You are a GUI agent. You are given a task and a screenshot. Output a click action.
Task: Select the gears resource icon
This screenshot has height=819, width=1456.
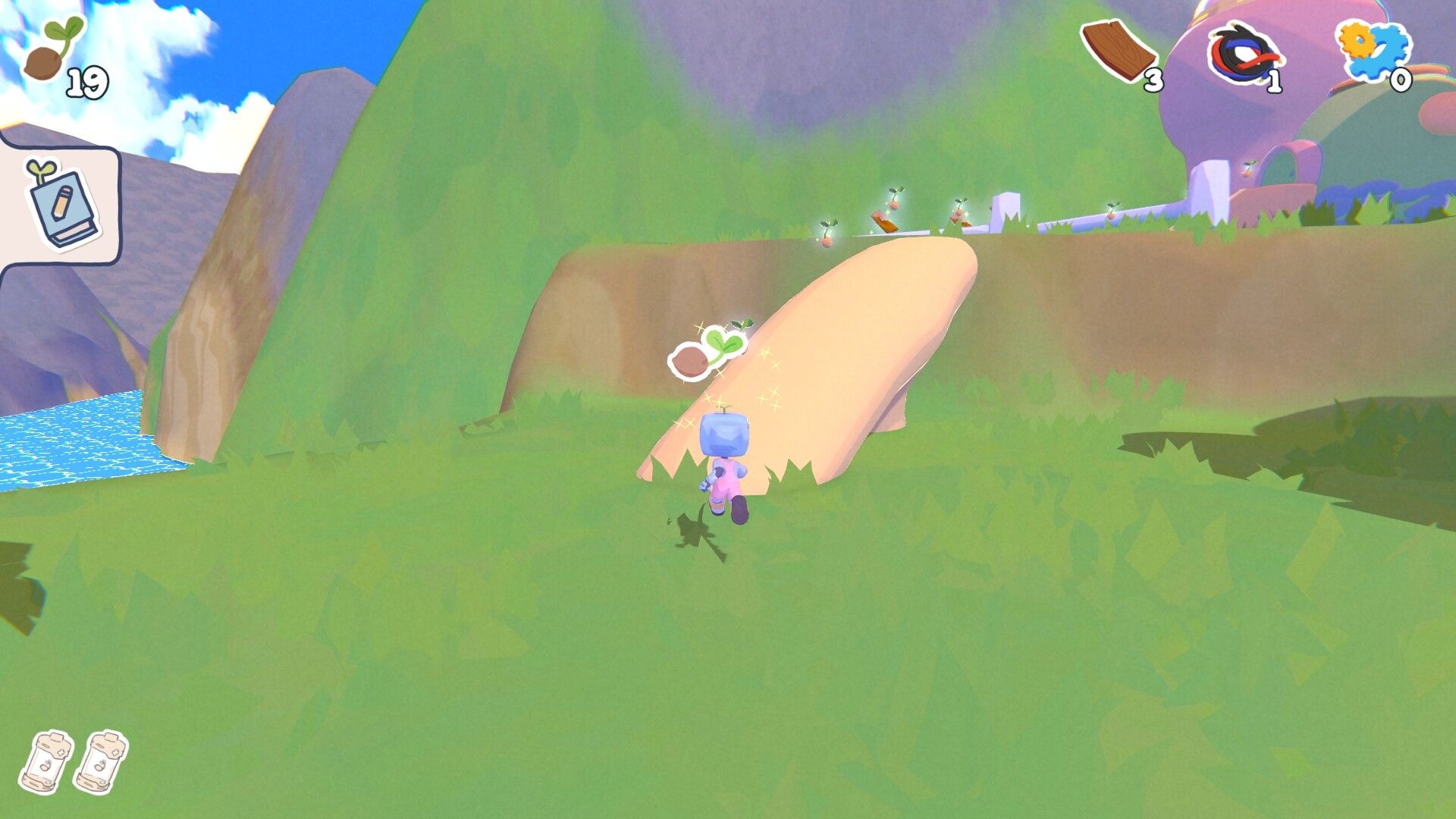[x=1373, y=50]
